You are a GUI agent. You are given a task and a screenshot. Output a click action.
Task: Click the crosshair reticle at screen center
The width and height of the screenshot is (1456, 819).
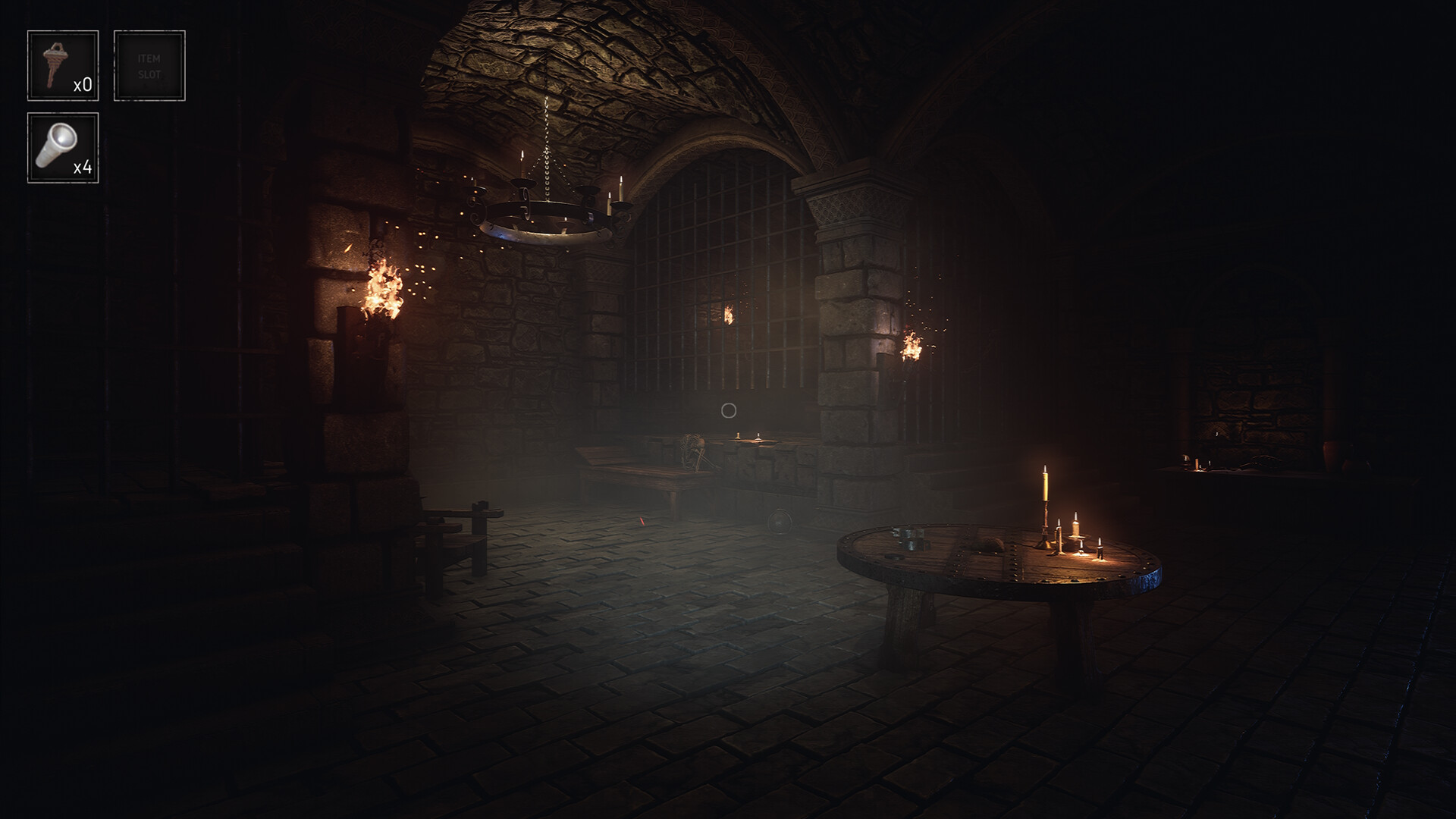[728, 409]
